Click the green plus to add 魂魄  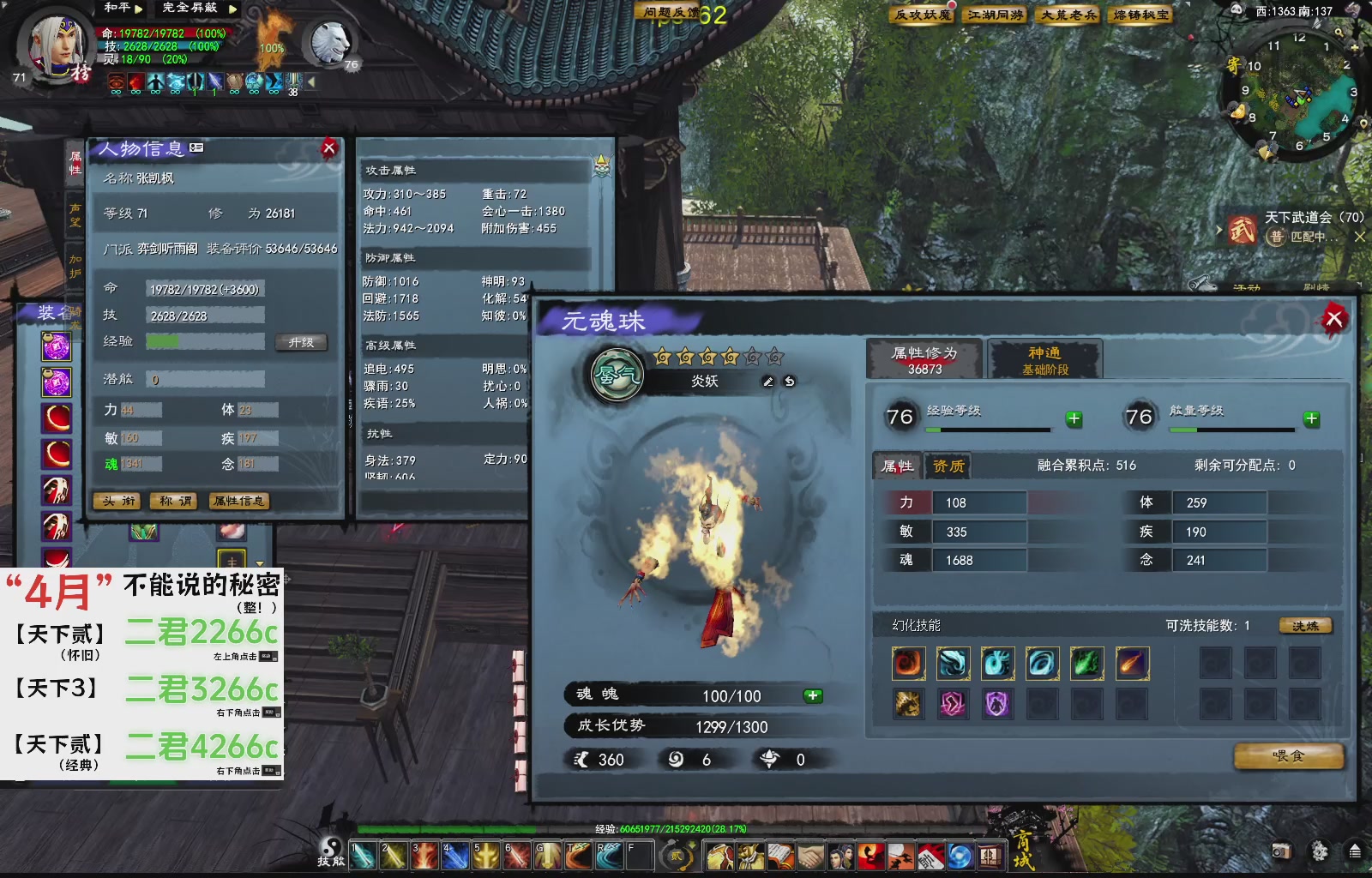[809, 695]
